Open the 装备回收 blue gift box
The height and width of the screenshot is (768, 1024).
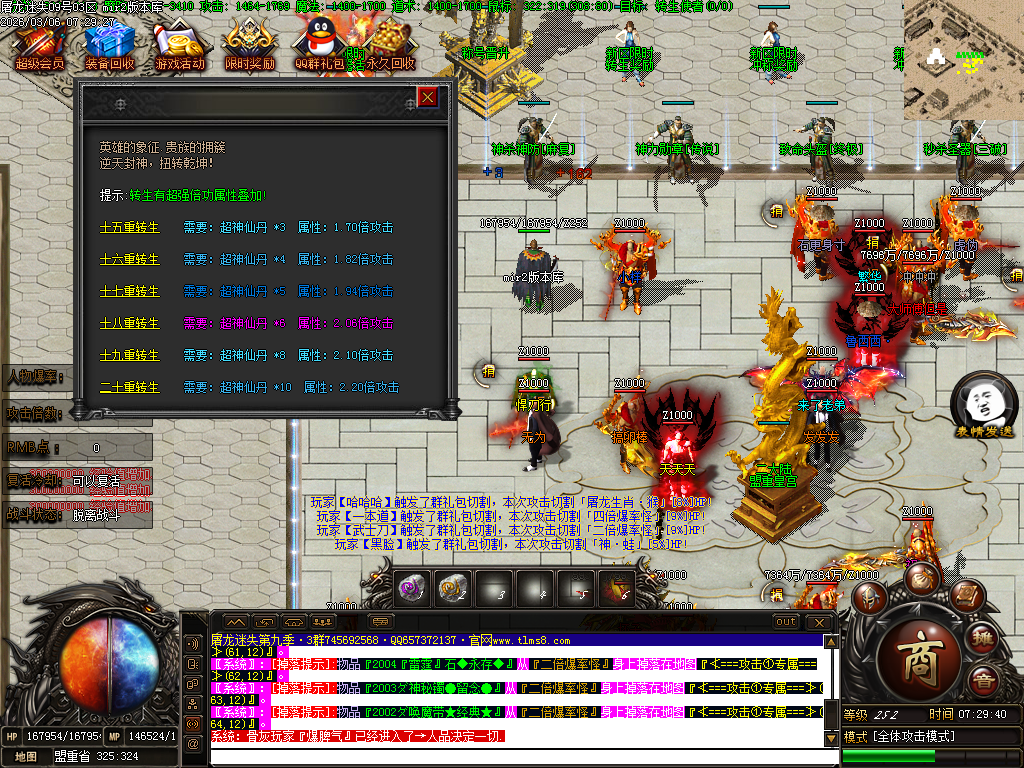tap(110, 44)
